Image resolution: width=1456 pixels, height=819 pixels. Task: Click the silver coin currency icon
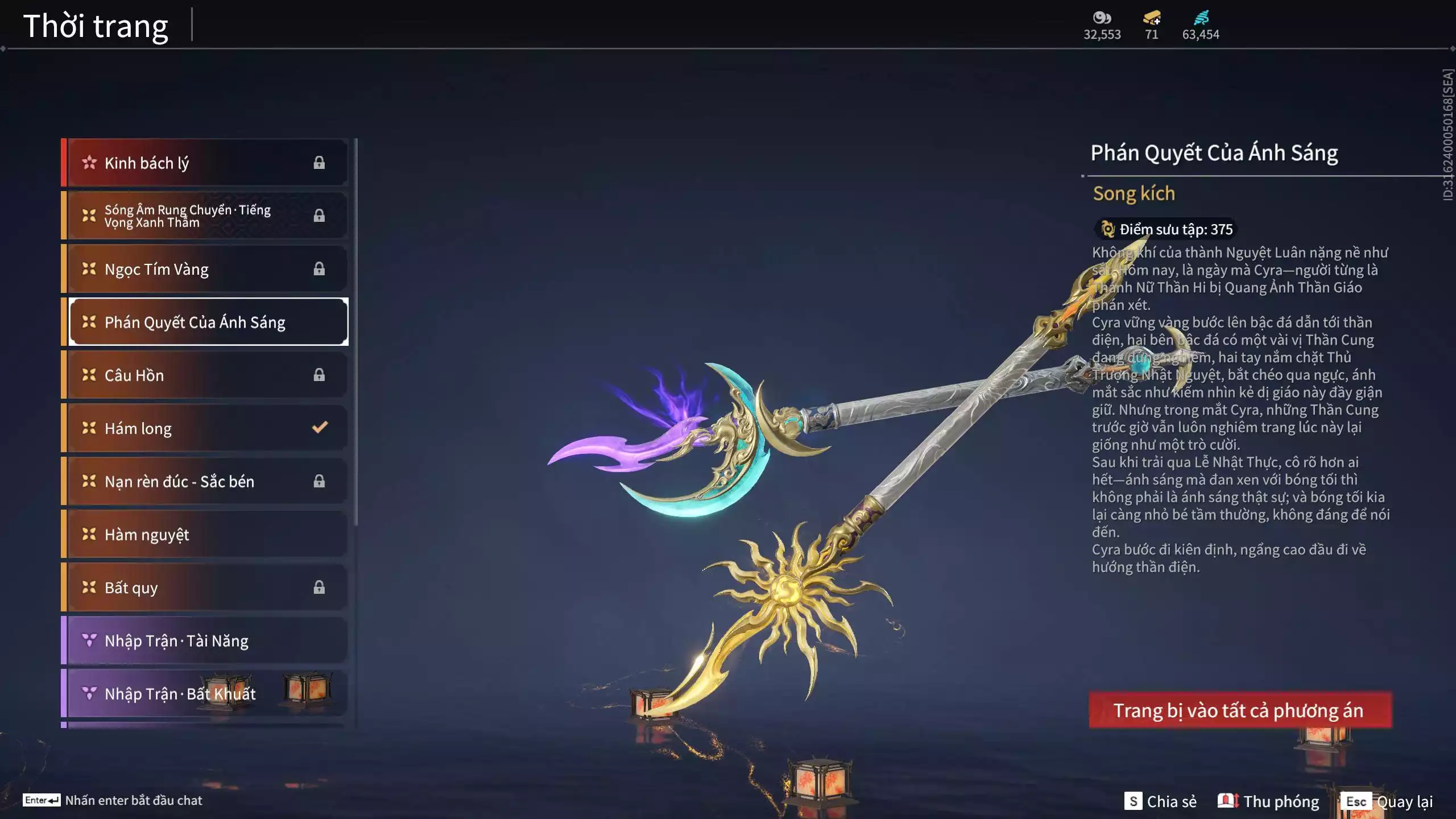pos(1102,18)
